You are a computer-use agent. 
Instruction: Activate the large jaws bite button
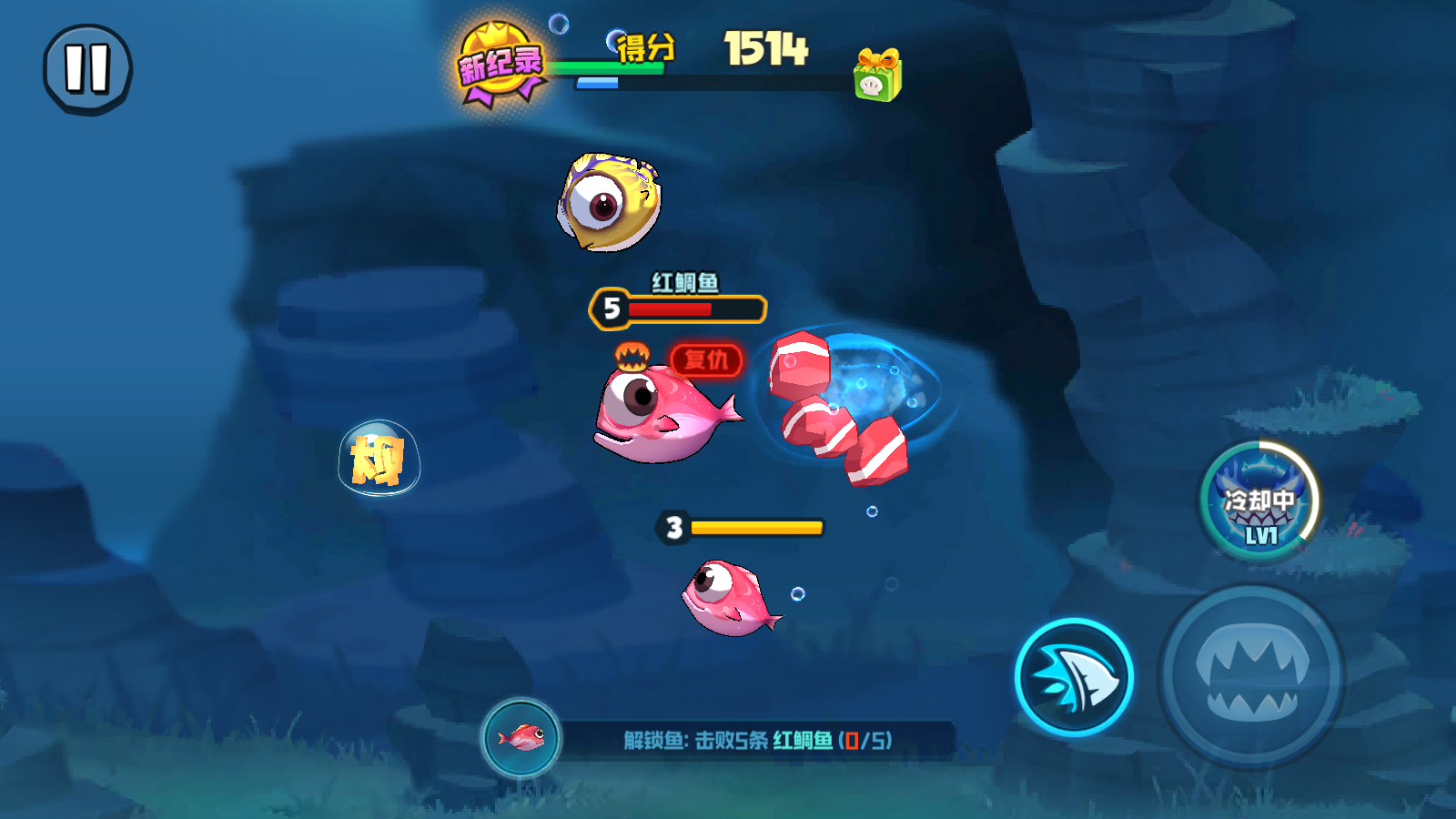coord(1251,676)
